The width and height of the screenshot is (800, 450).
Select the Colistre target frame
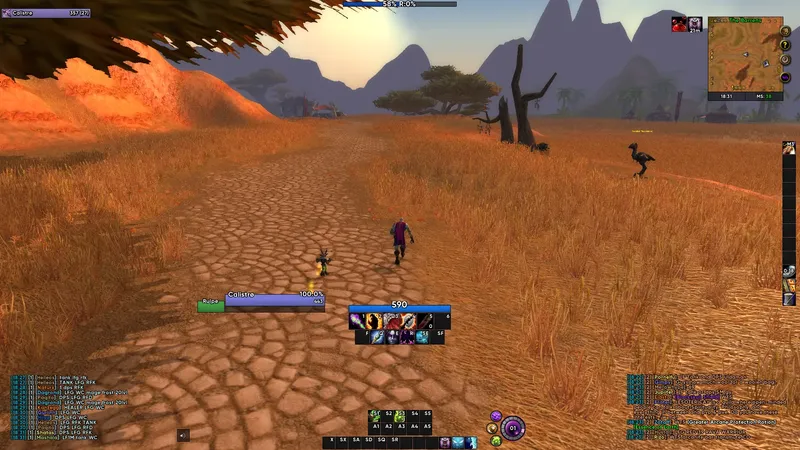click(x=262, y=298)
